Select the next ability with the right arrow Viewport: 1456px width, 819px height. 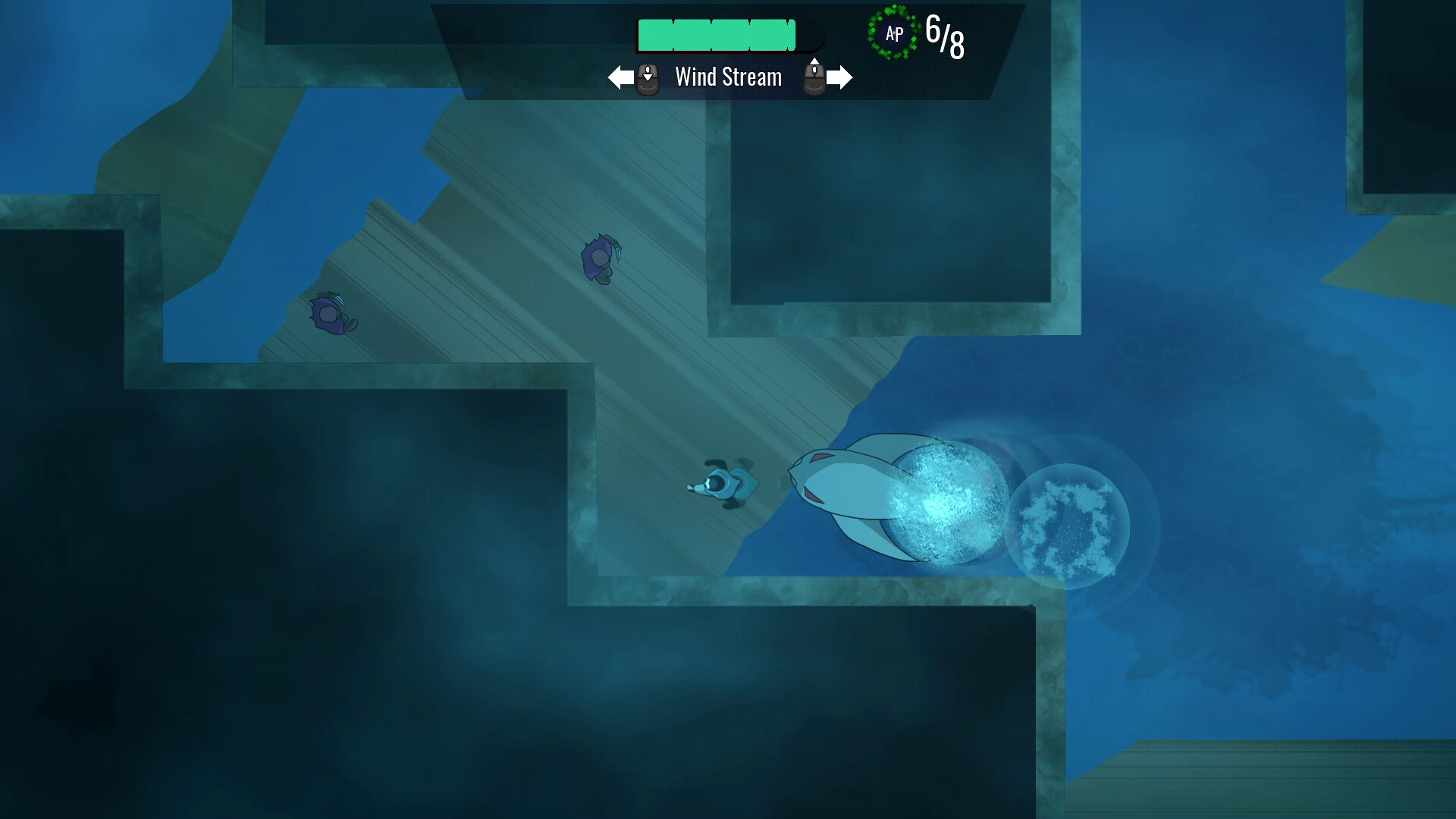point(840,77)
